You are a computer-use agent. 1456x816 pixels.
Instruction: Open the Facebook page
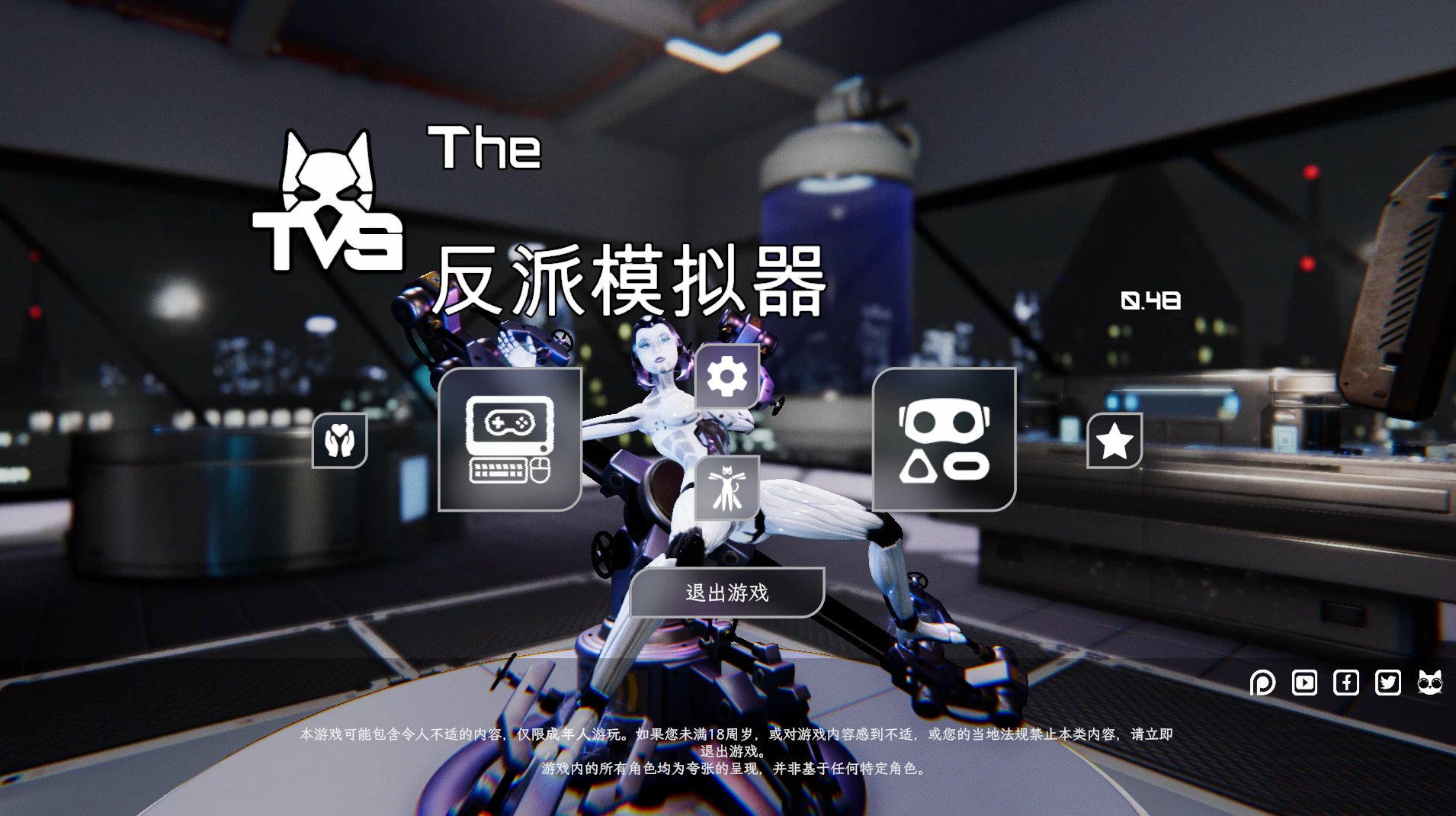[1346, 683]
